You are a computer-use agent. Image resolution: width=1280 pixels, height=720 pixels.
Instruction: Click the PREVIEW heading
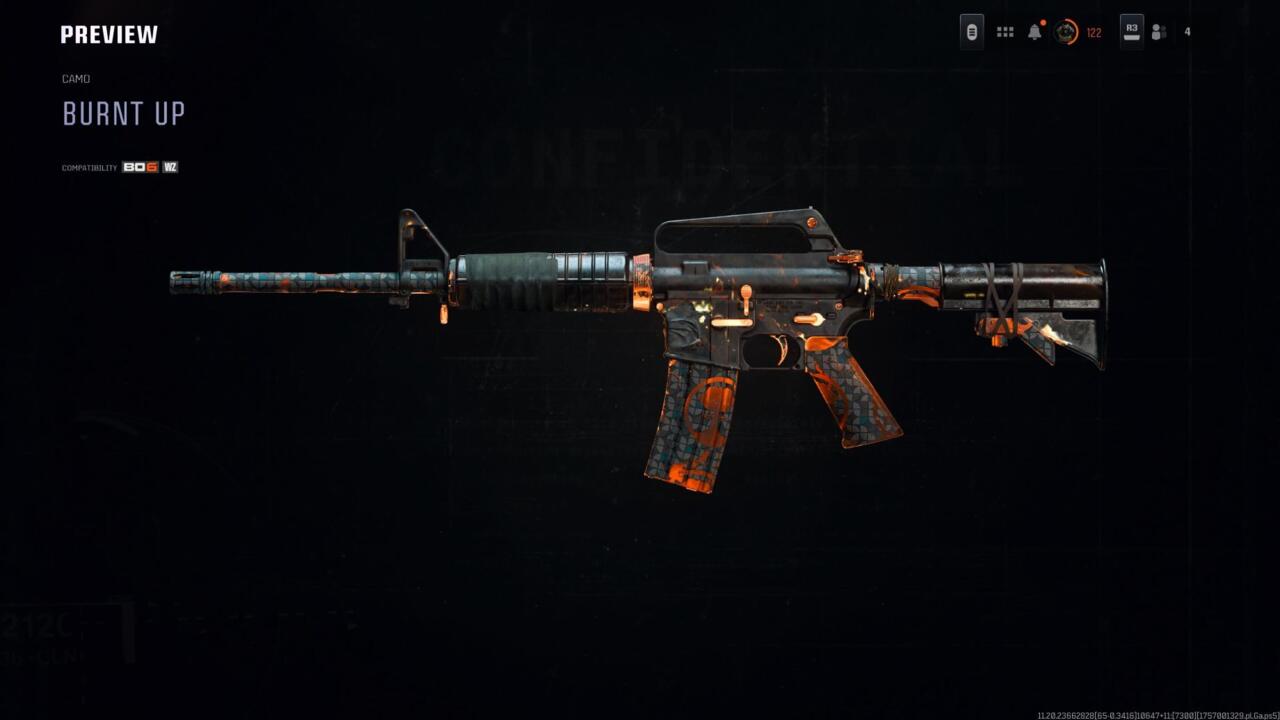[108, 33]
